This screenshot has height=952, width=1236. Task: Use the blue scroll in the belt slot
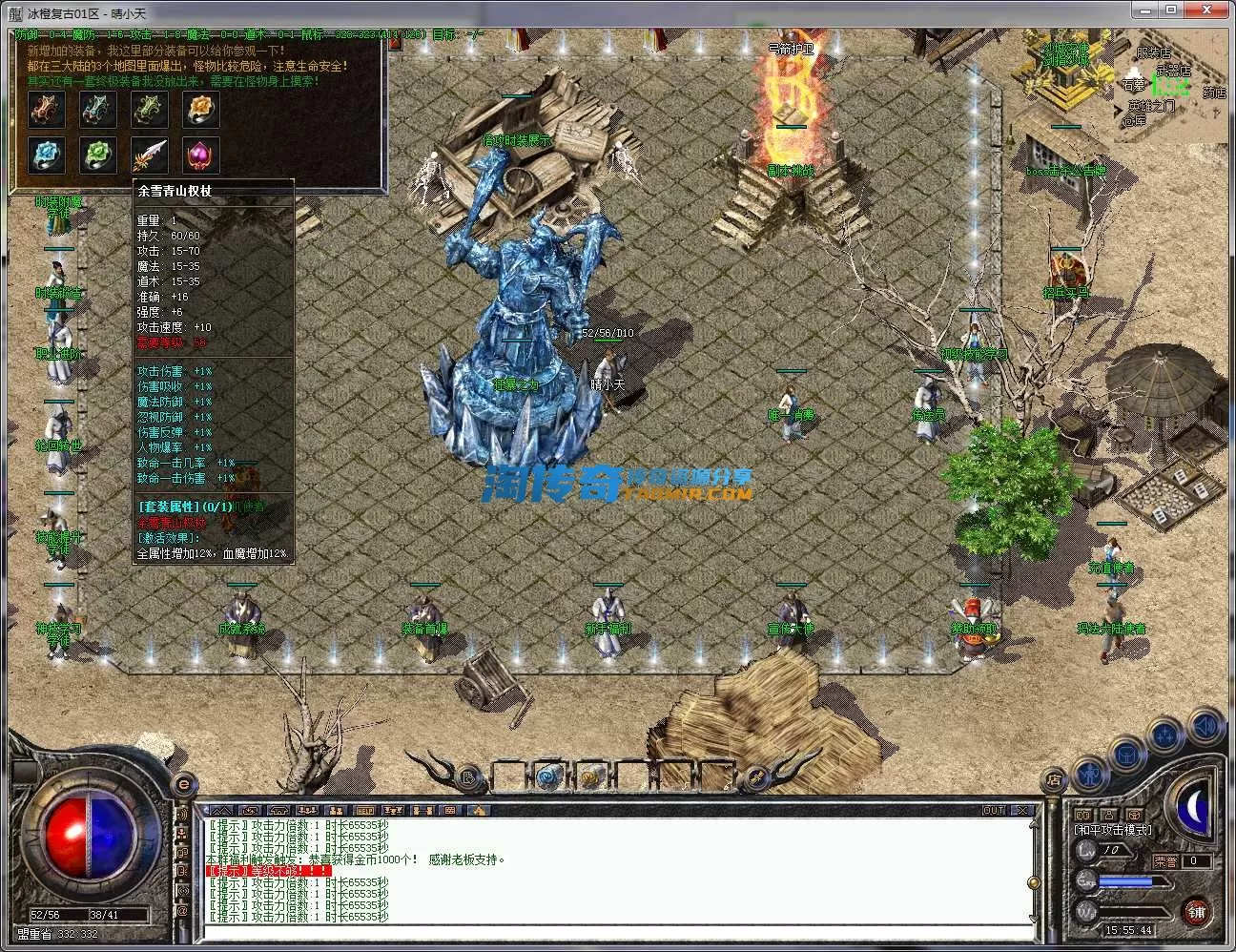tap(548, 776)
